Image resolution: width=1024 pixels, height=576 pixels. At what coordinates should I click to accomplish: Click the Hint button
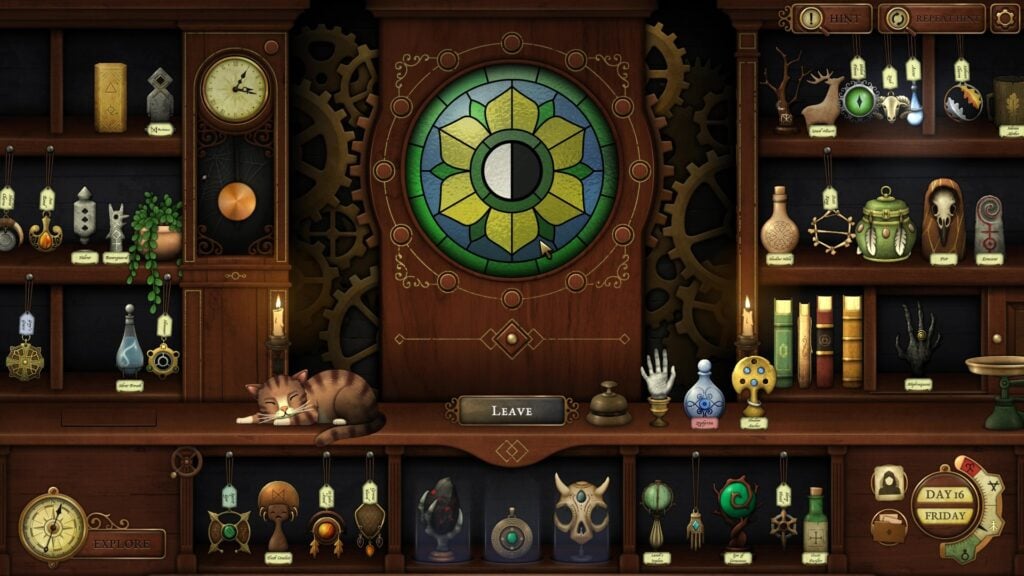831,18
